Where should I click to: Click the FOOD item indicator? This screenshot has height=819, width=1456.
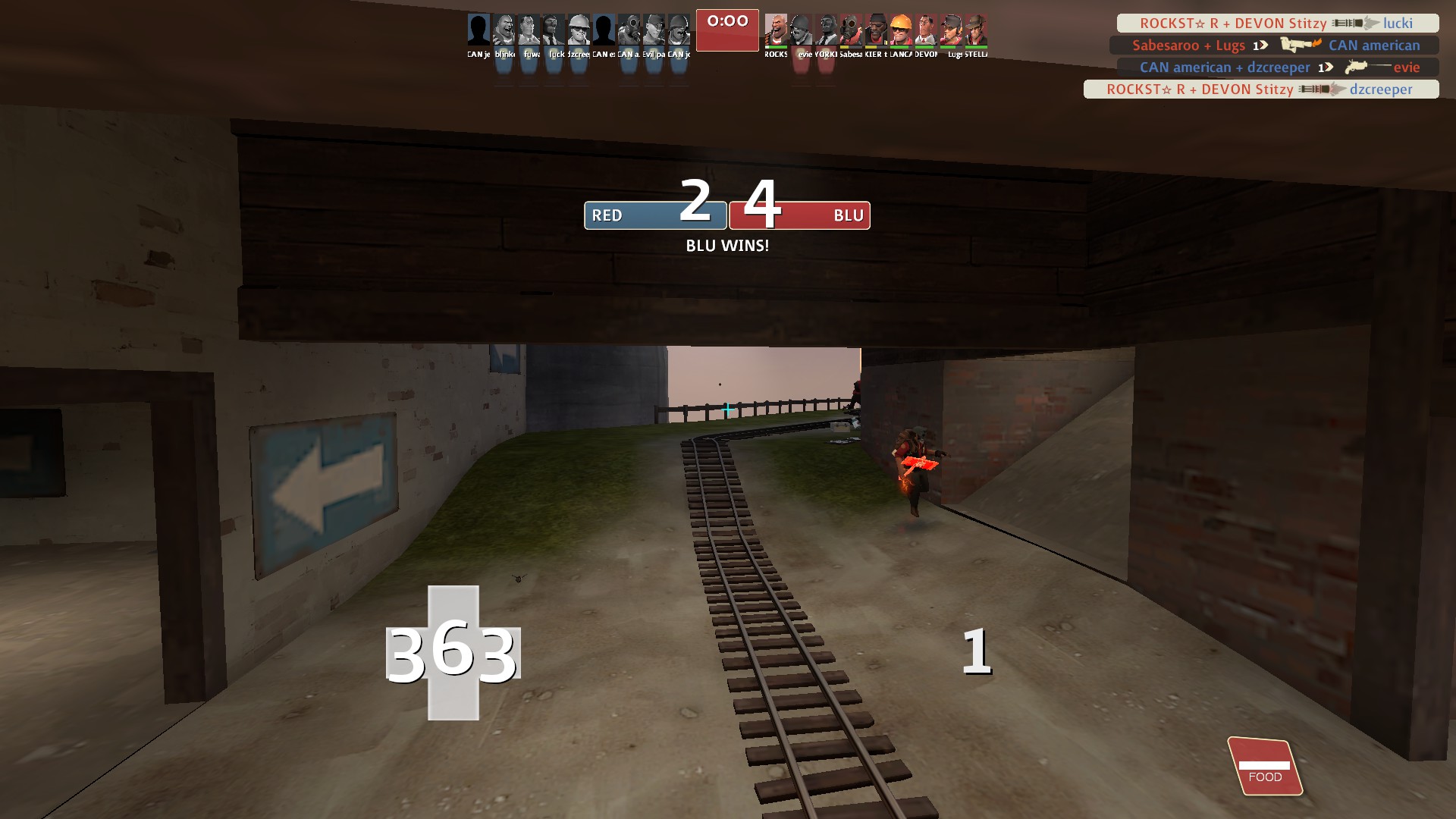tap(1264, 766)
